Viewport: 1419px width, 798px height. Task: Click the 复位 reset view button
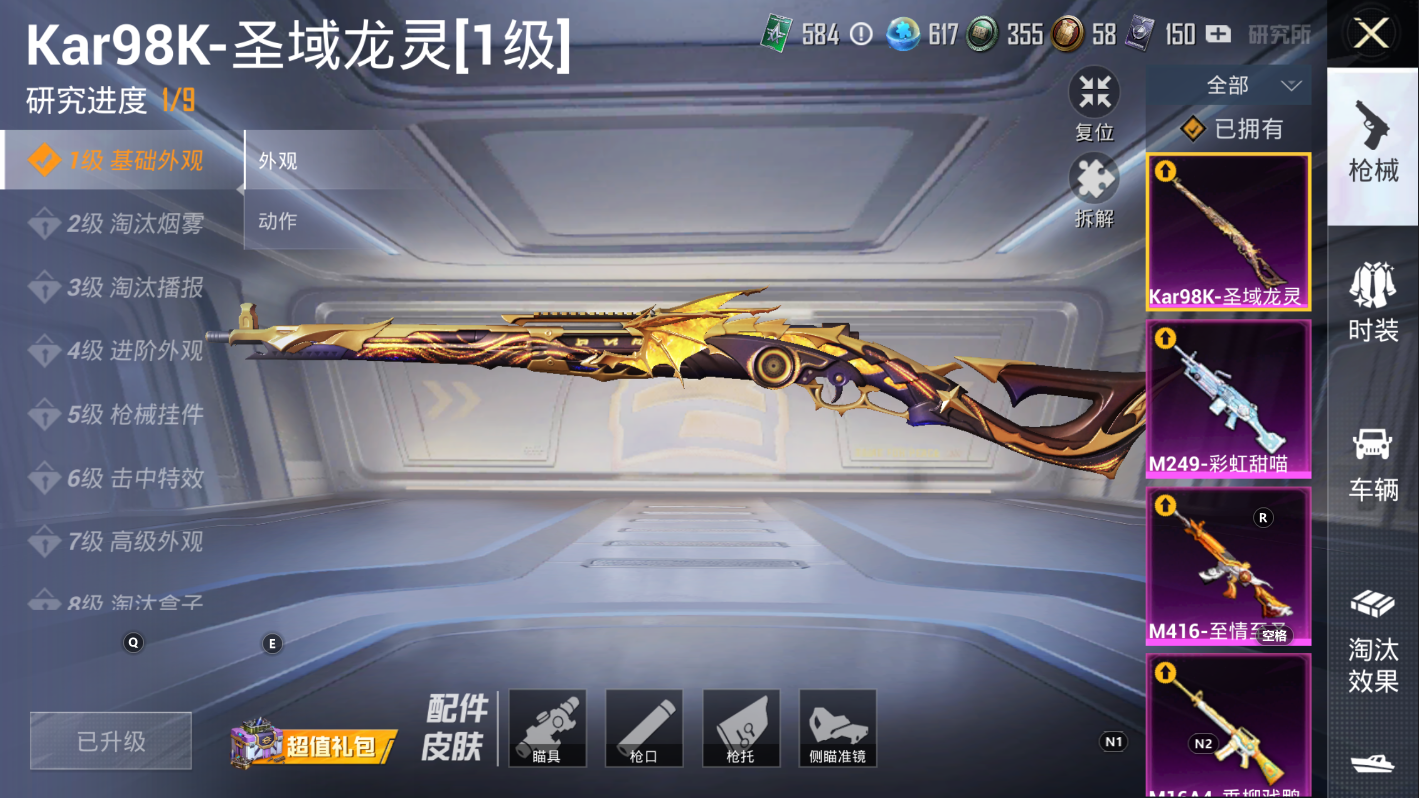click(1094, 104)
